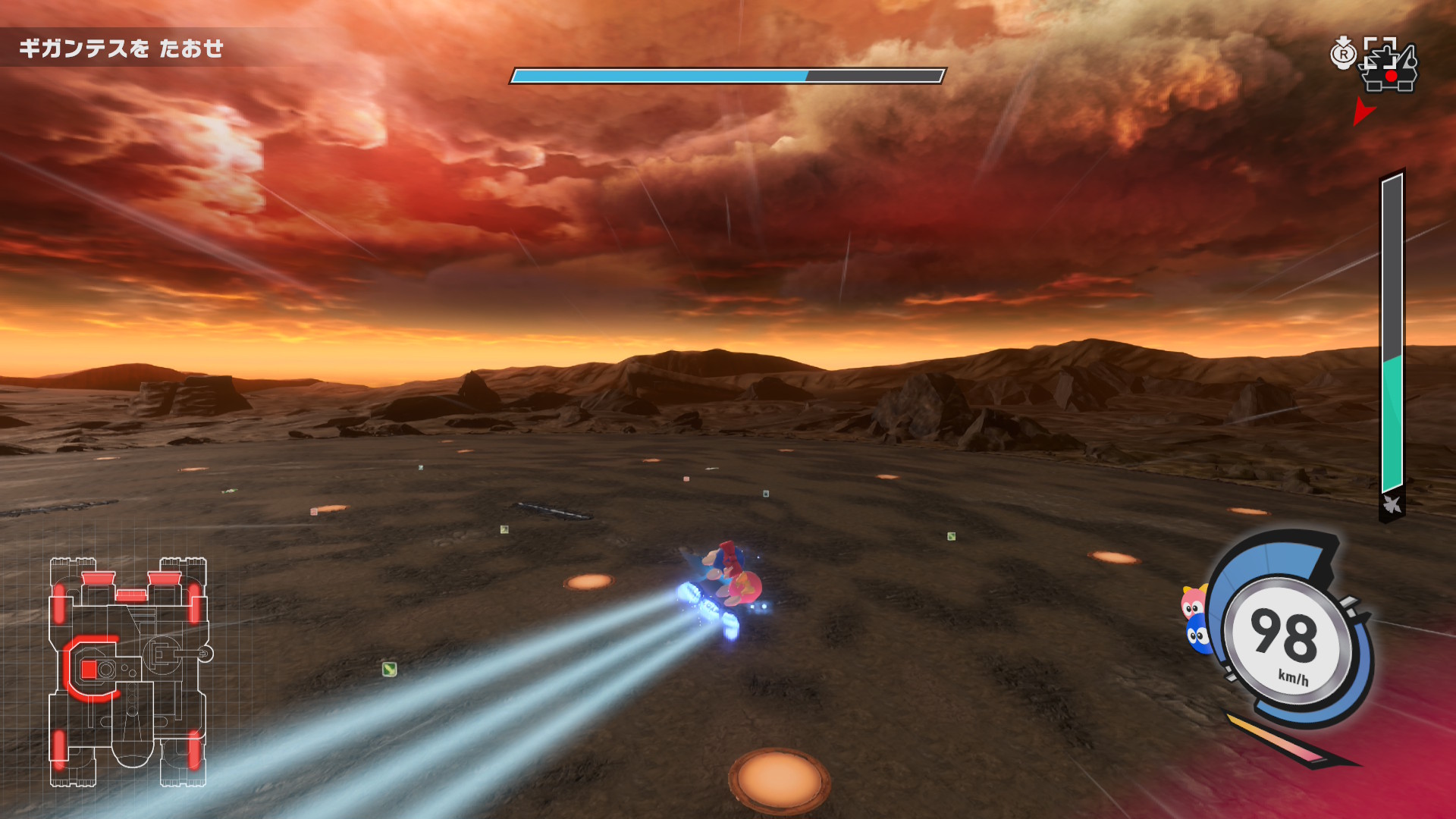Open the red tank weak-point diagram
Screen dimensions: 1456x819
click(x=129, y=672)
